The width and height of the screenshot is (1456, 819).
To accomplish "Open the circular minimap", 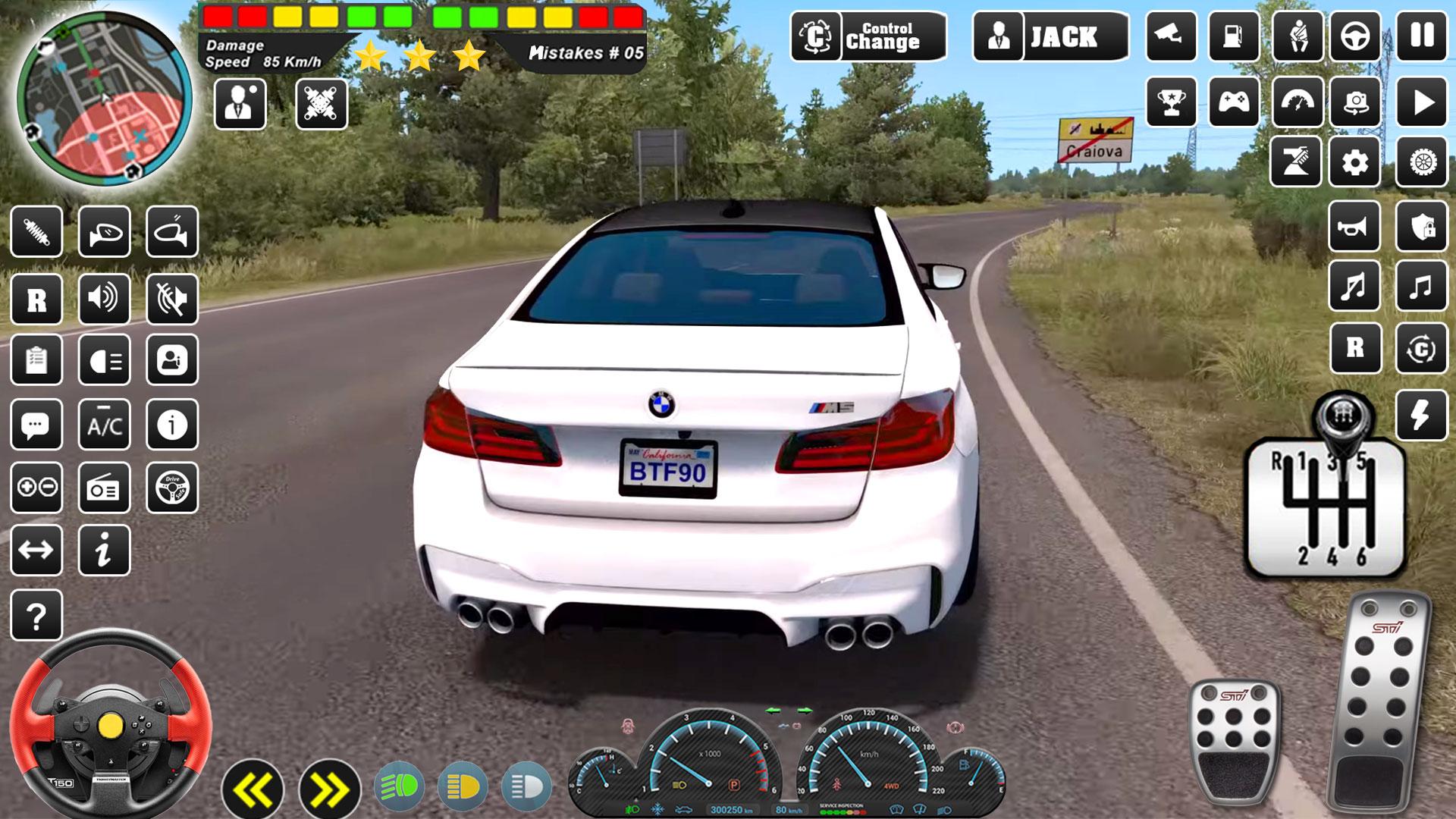I will [105, 99].
